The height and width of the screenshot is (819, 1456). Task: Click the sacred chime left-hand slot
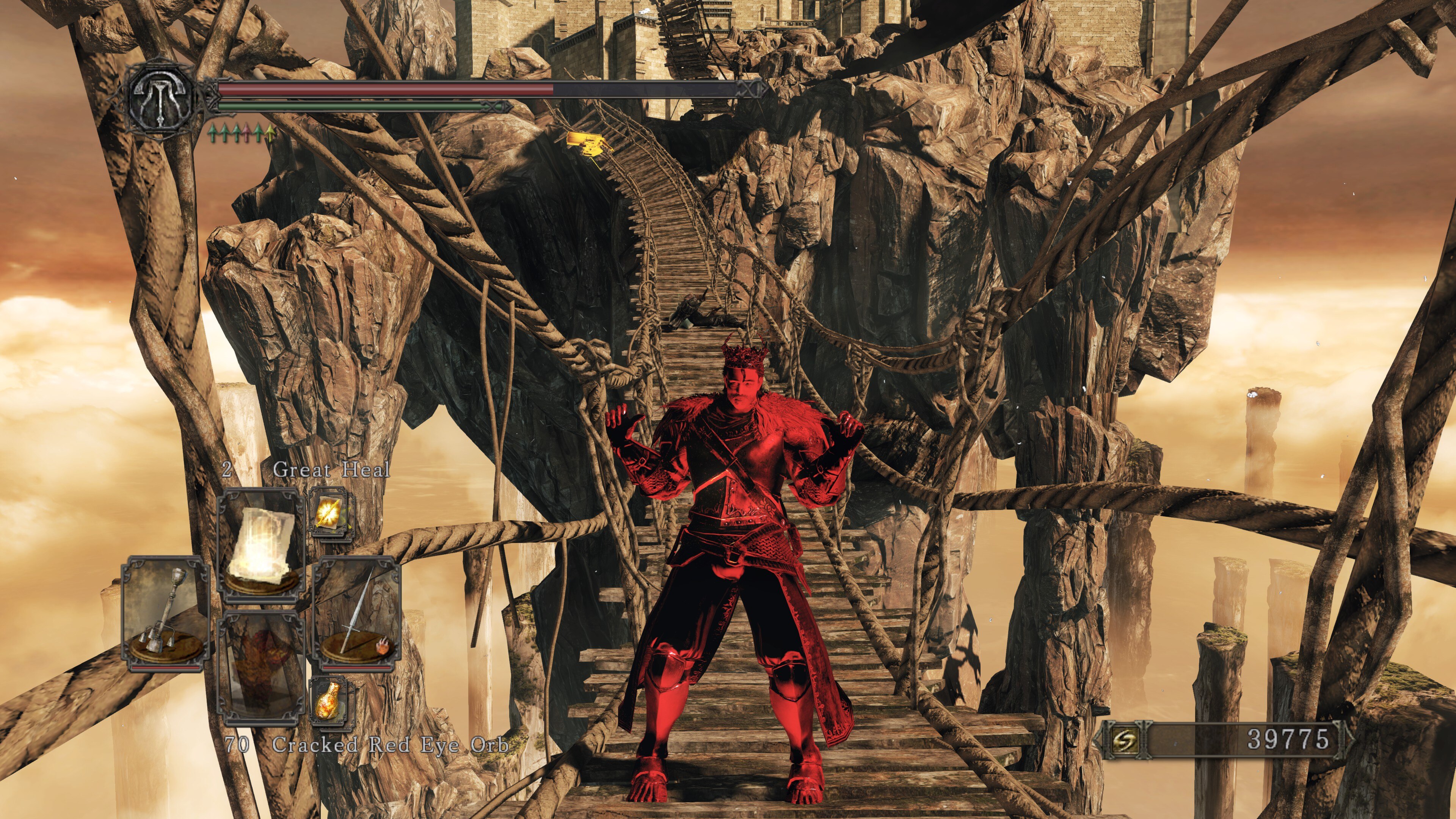point(165,613)
